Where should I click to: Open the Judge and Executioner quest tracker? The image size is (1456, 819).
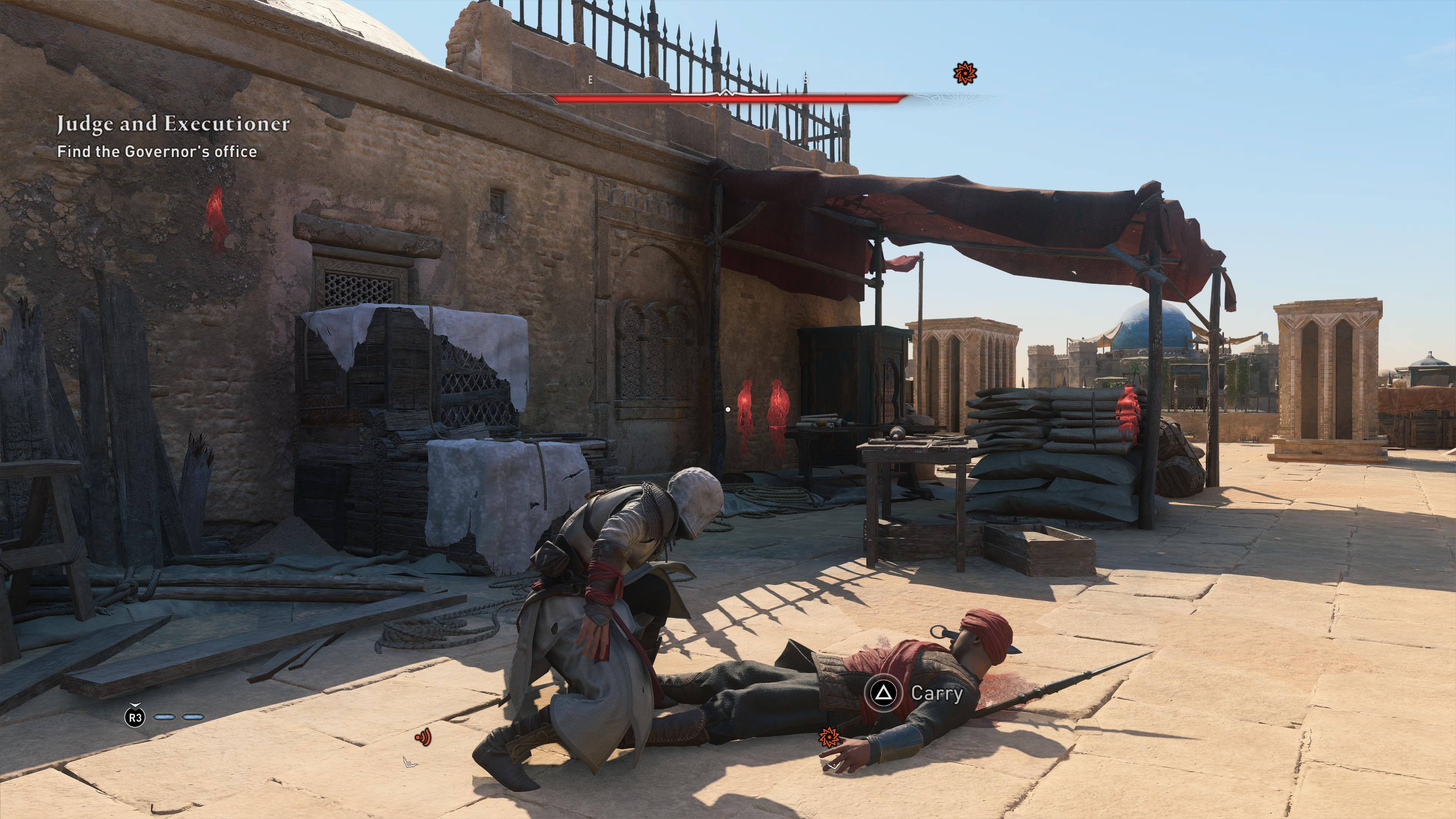(x=173, y=124)
